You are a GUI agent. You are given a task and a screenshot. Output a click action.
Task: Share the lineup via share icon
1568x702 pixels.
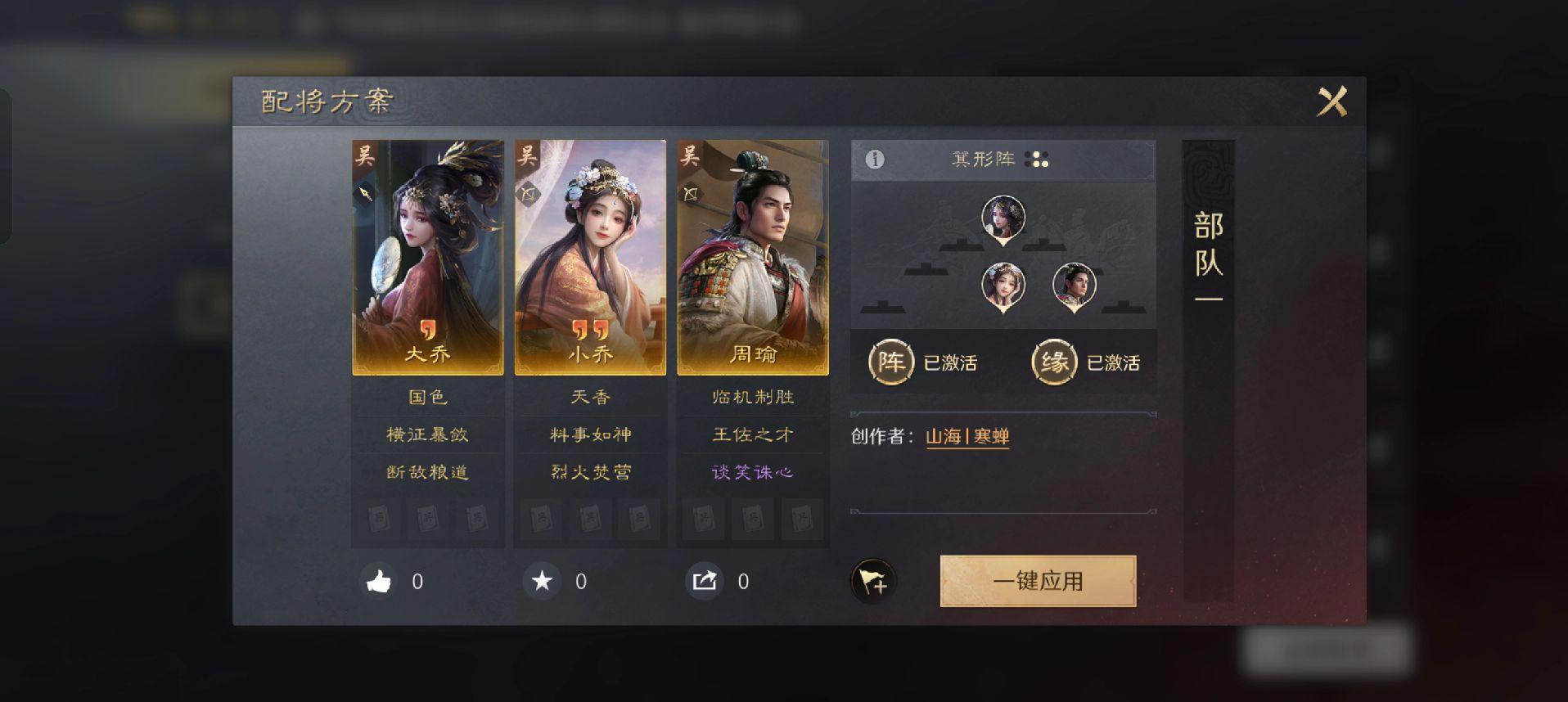(x=705, y=582)
